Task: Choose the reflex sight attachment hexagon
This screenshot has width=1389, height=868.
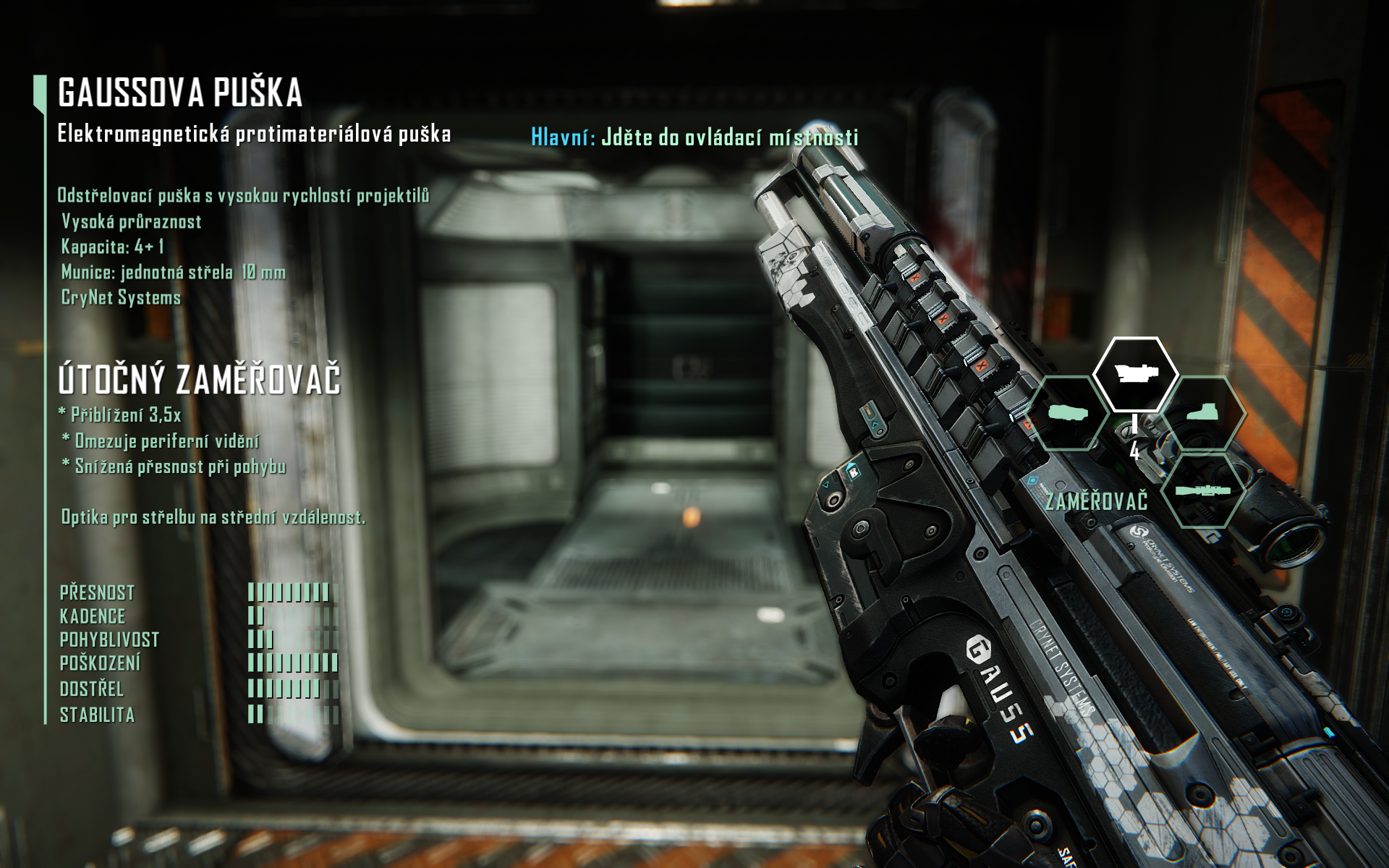Action: pos(1203,414)
